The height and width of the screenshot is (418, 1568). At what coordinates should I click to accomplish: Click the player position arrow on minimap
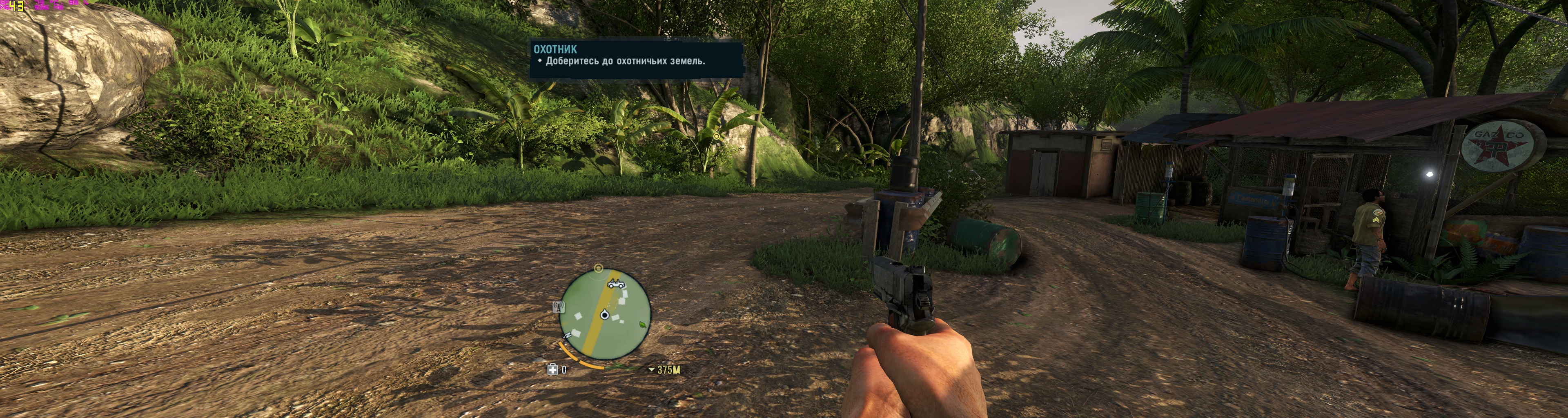click(604, 315)
